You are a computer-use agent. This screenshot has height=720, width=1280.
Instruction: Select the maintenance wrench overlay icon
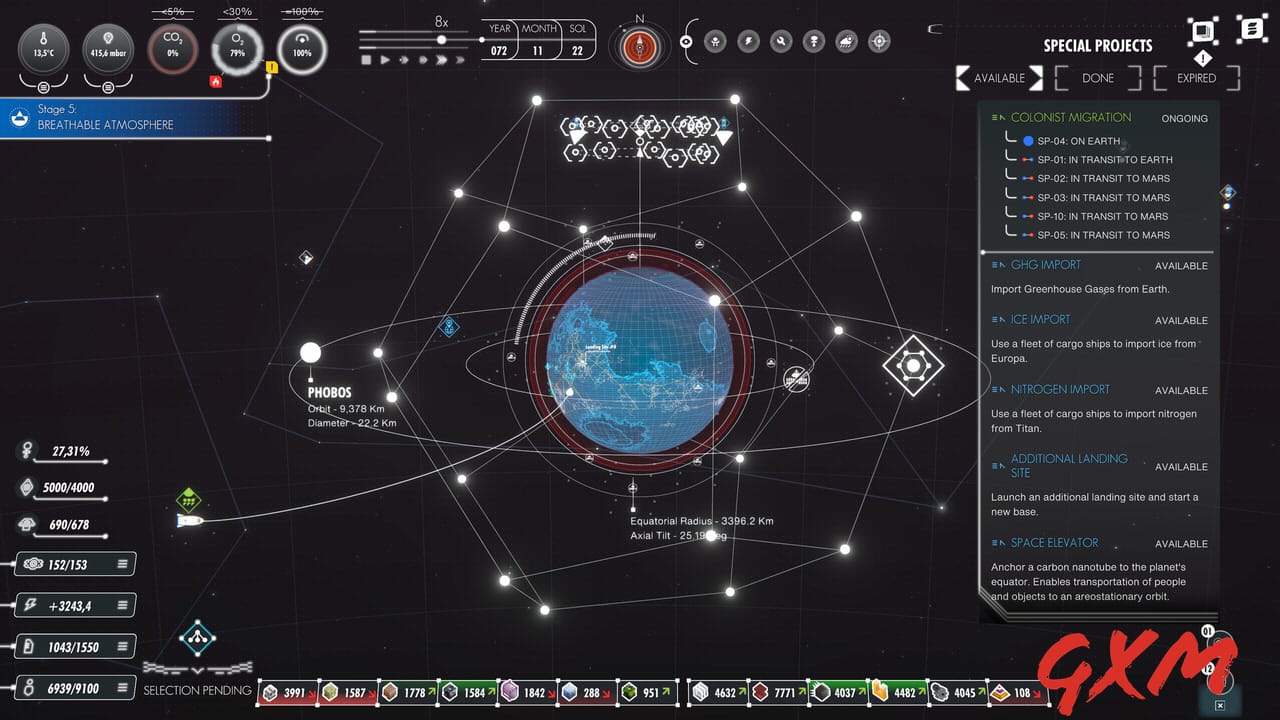tap(782, 41)
